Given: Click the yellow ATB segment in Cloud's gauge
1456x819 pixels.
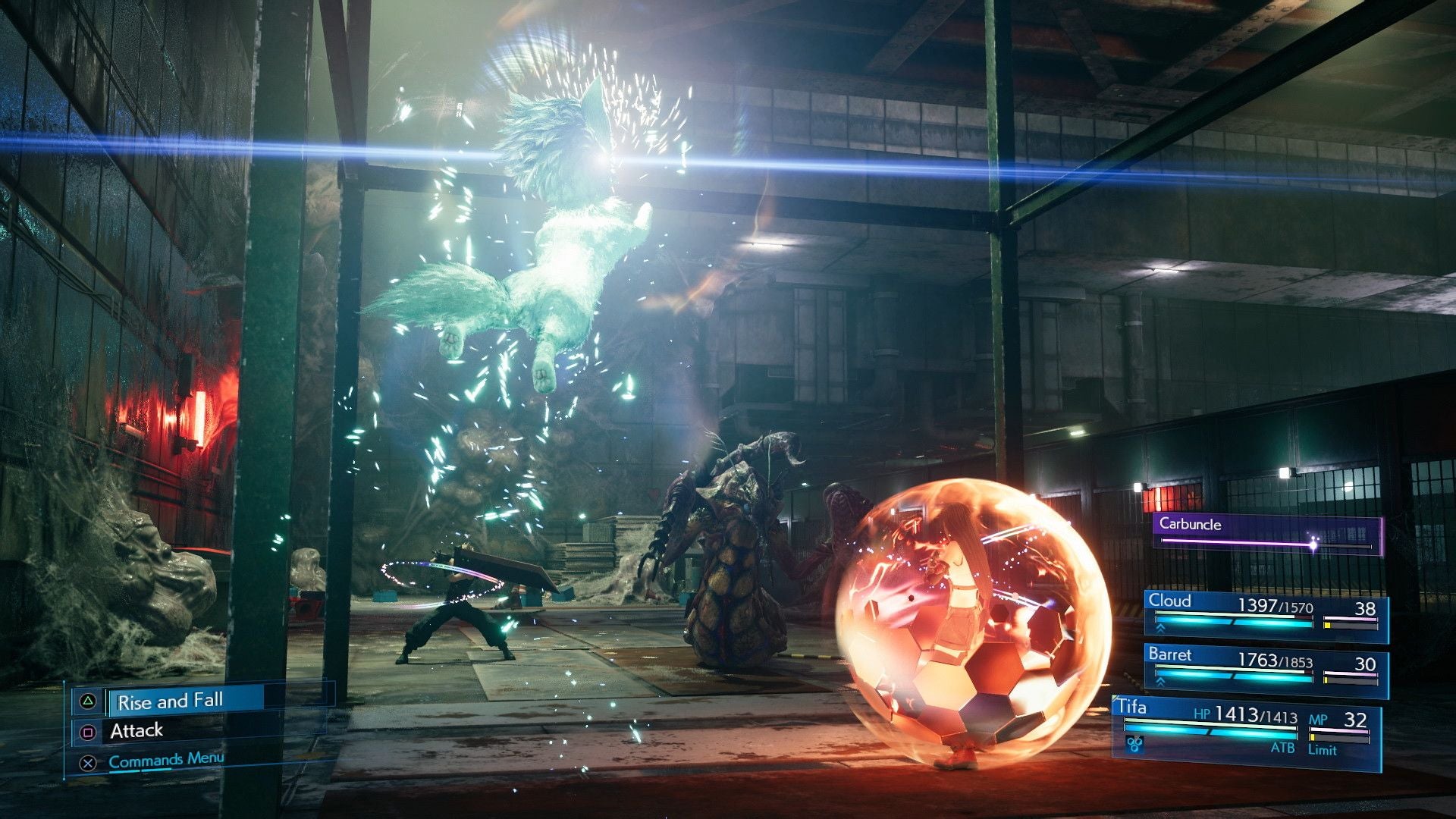Looking at the screenshot, I should coord(1327,624).
